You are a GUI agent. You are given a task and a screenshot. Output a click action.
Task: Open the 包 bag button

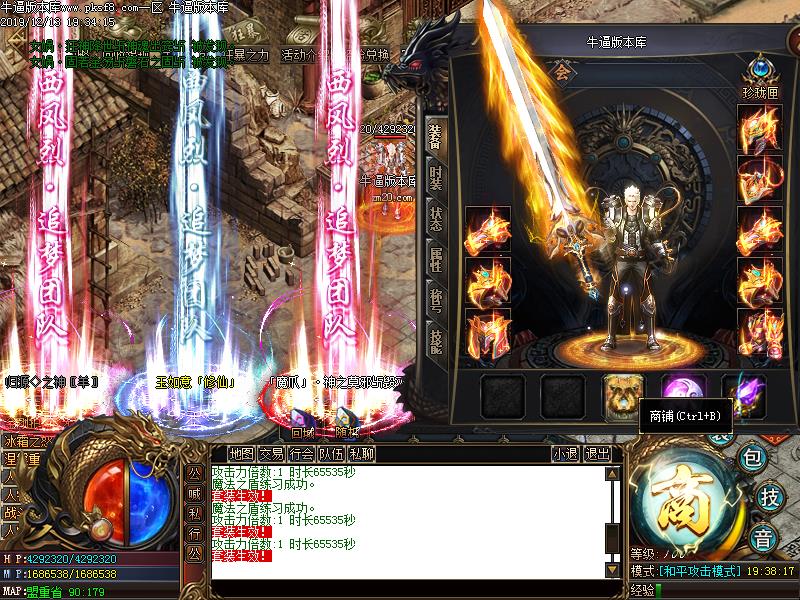[x=754, y=459]
